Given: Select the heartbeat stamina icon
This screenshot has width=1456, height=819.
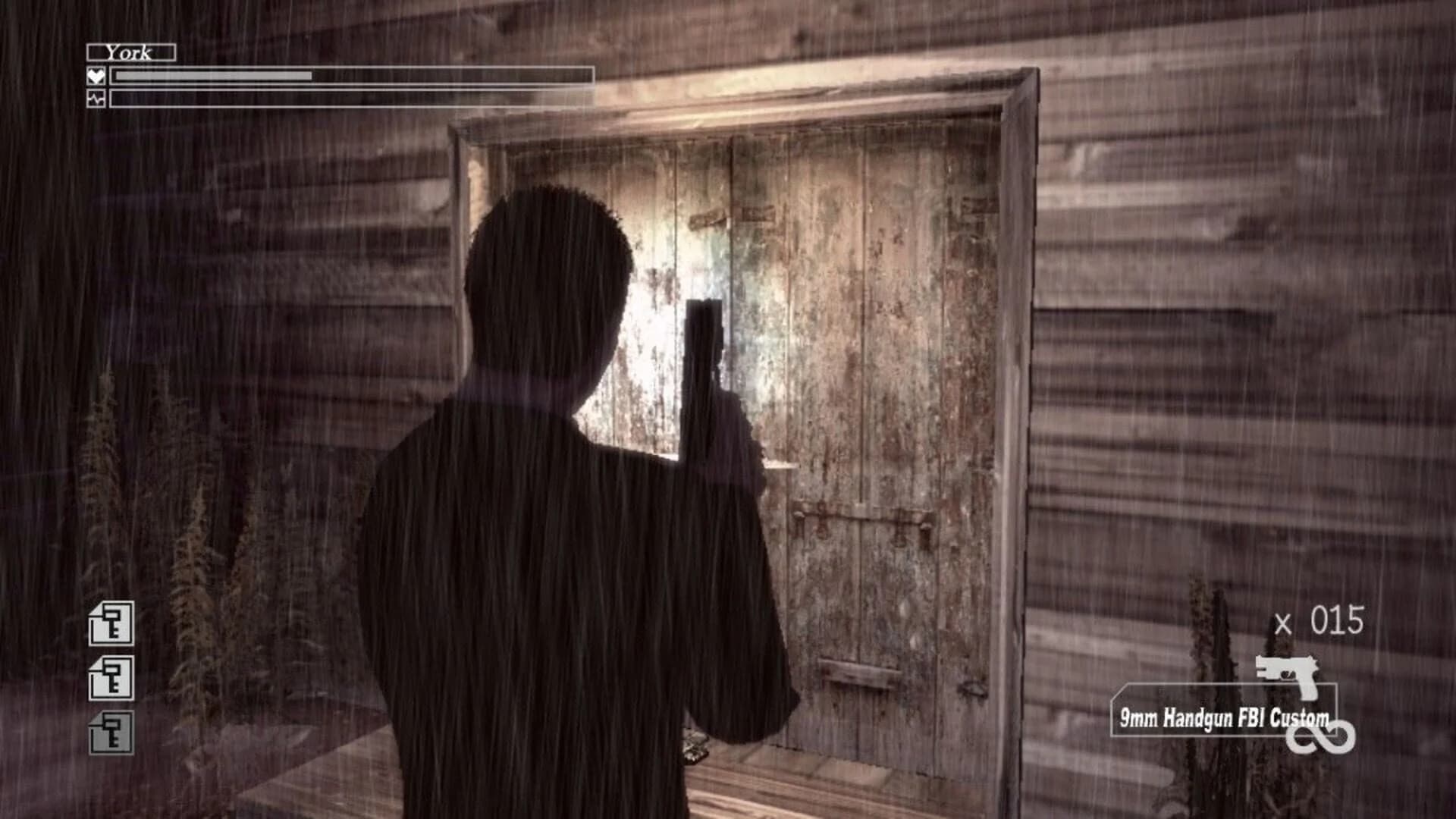Looking at the screenshot, I should (96, 98).
